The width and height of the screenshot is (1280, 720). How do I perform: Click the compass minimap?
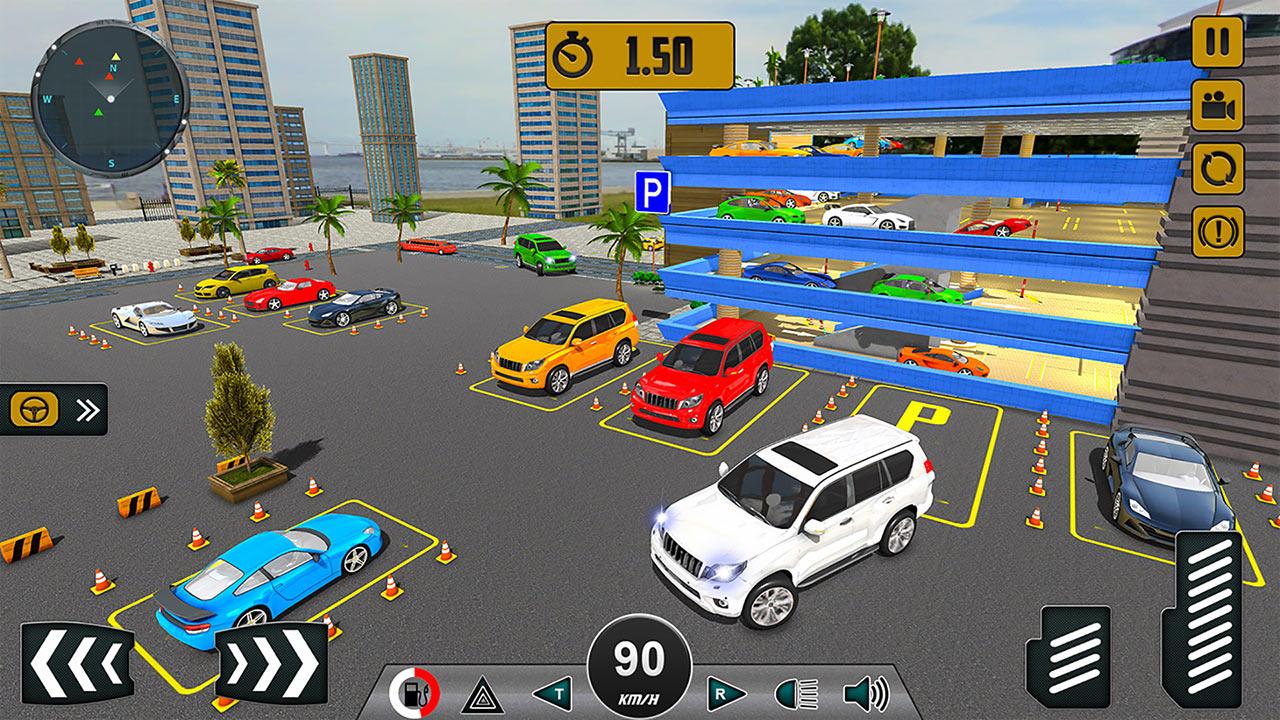click(x=110, y=96)
